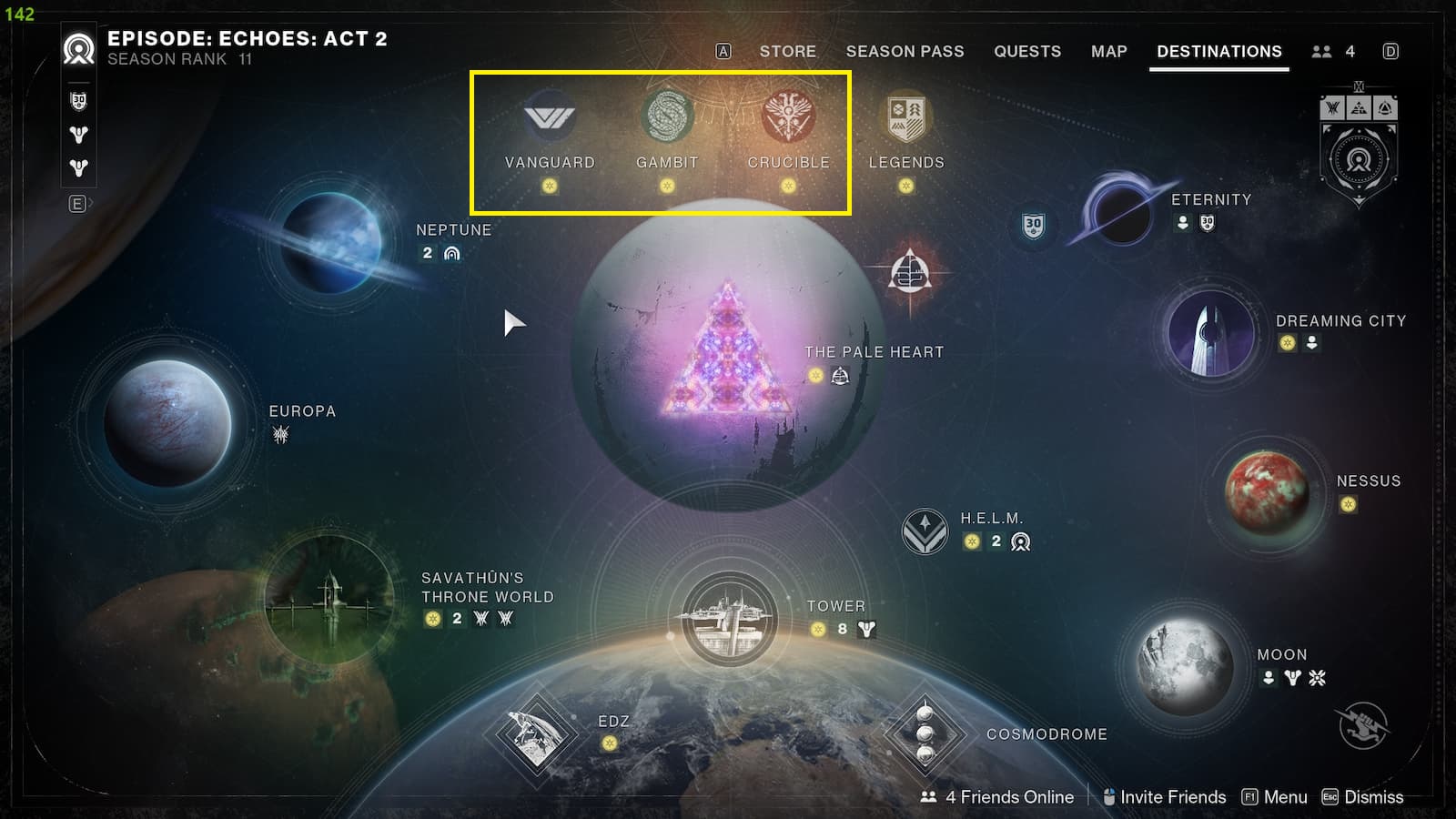Screen dimensions: 1456x819
Task: Select the Crucible playlist icon
Action: [788, 116]
